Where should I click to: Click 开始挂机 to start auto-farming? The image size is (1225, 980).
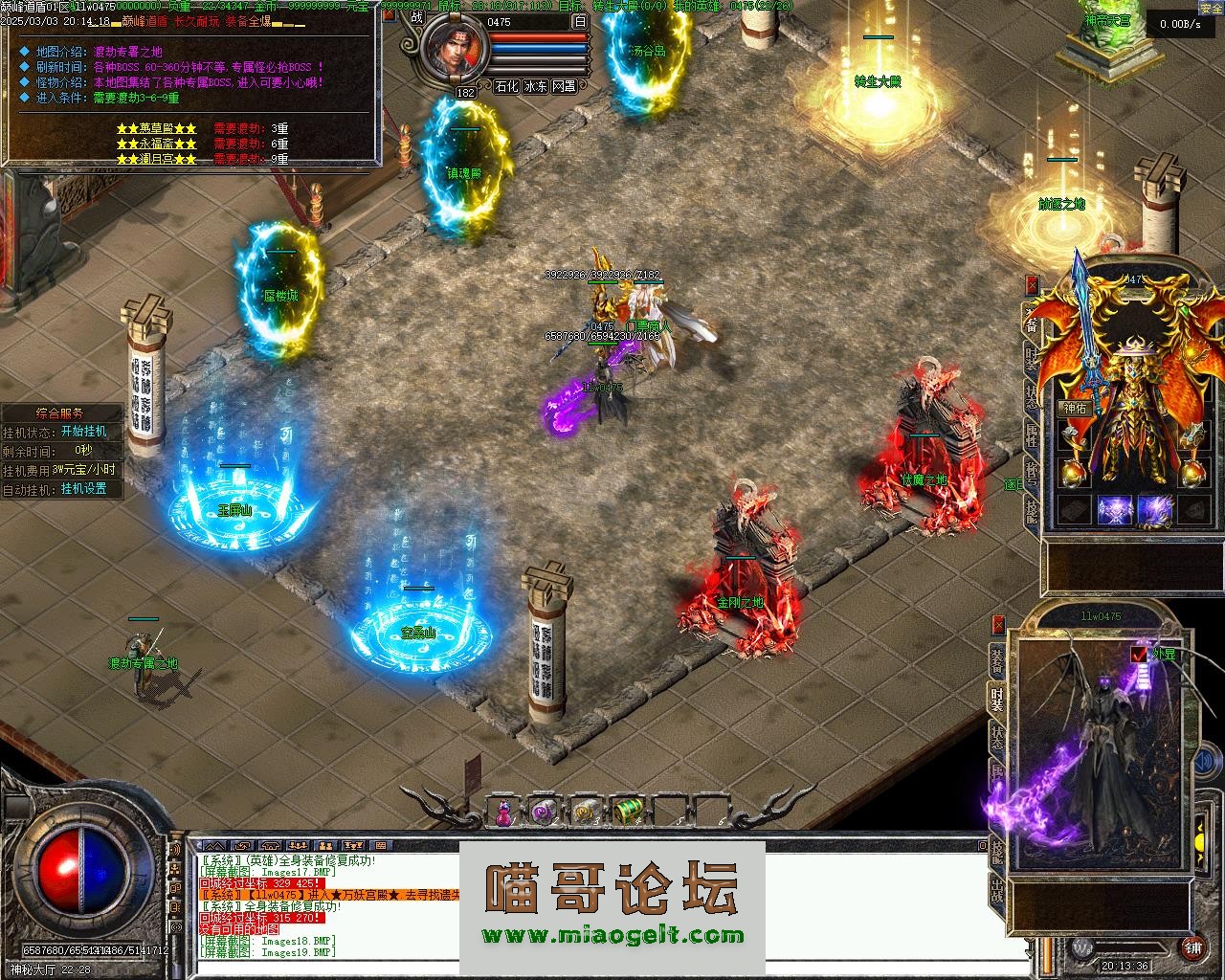click(x=84, y=432)
